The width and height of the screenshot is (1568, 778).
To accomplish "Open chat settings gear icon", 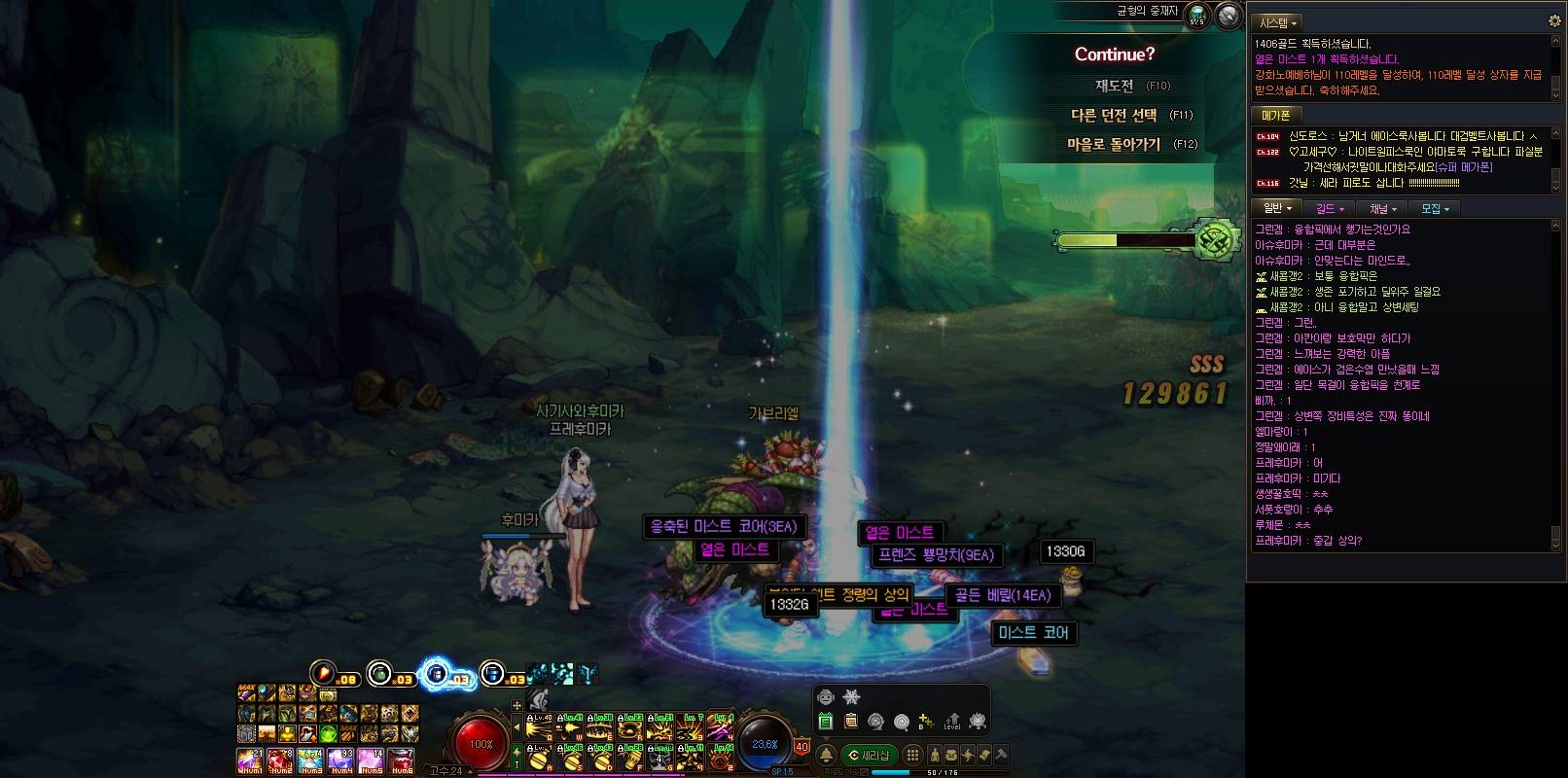I will point(1553,21).
